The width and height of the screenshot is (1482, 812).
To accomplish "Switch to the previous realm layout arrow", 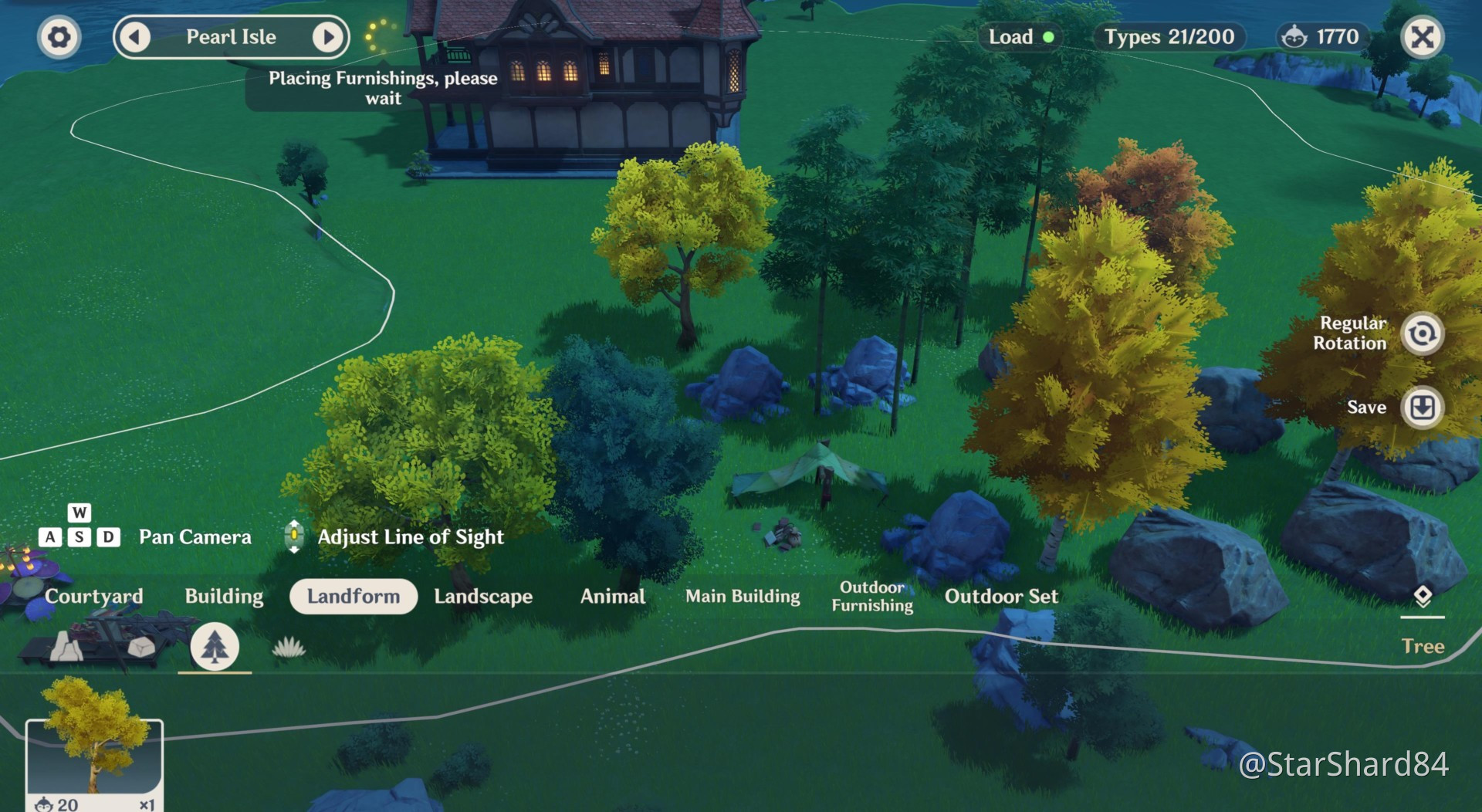I will pos(135,37).
